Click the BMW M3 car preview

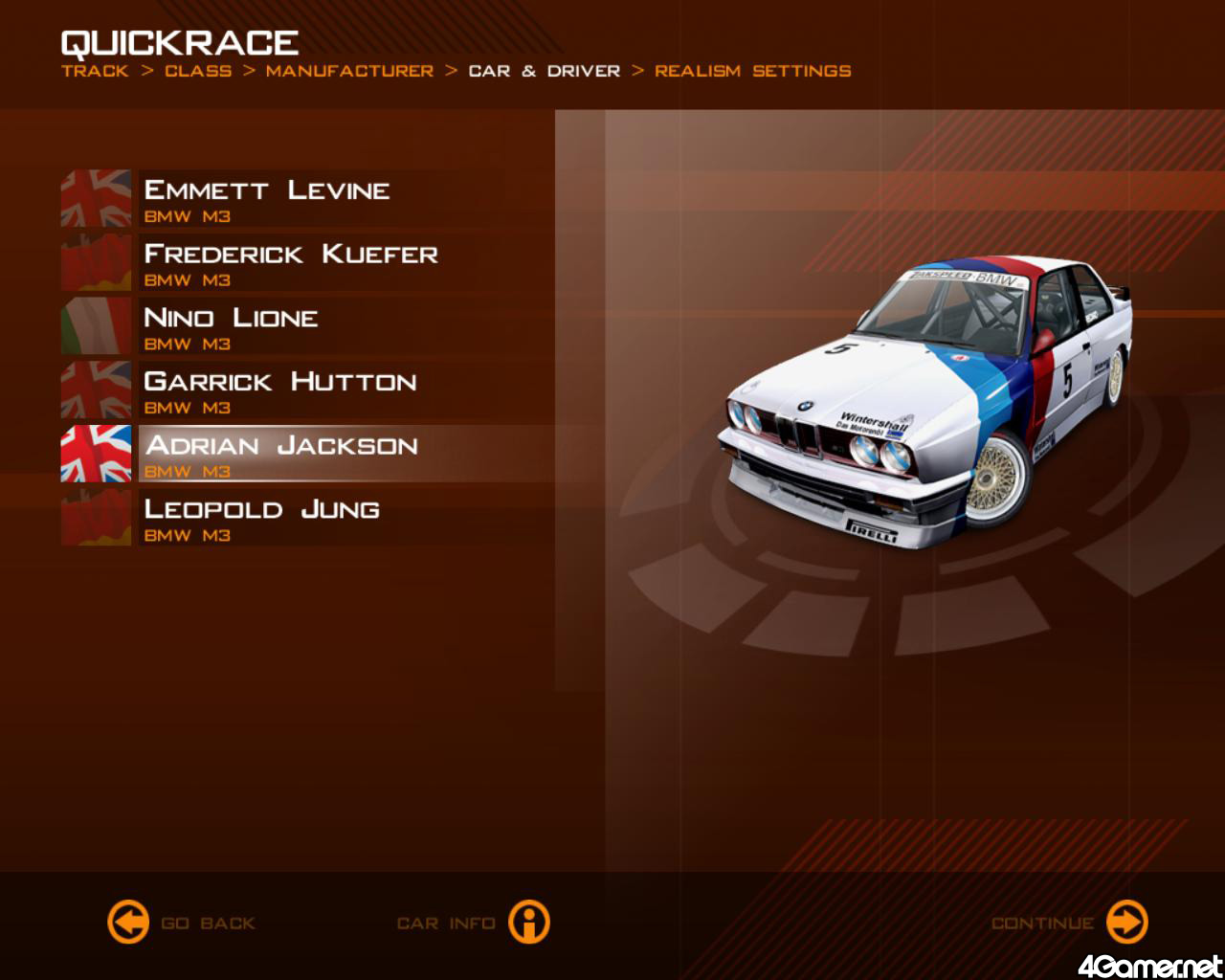click(925, 402)
